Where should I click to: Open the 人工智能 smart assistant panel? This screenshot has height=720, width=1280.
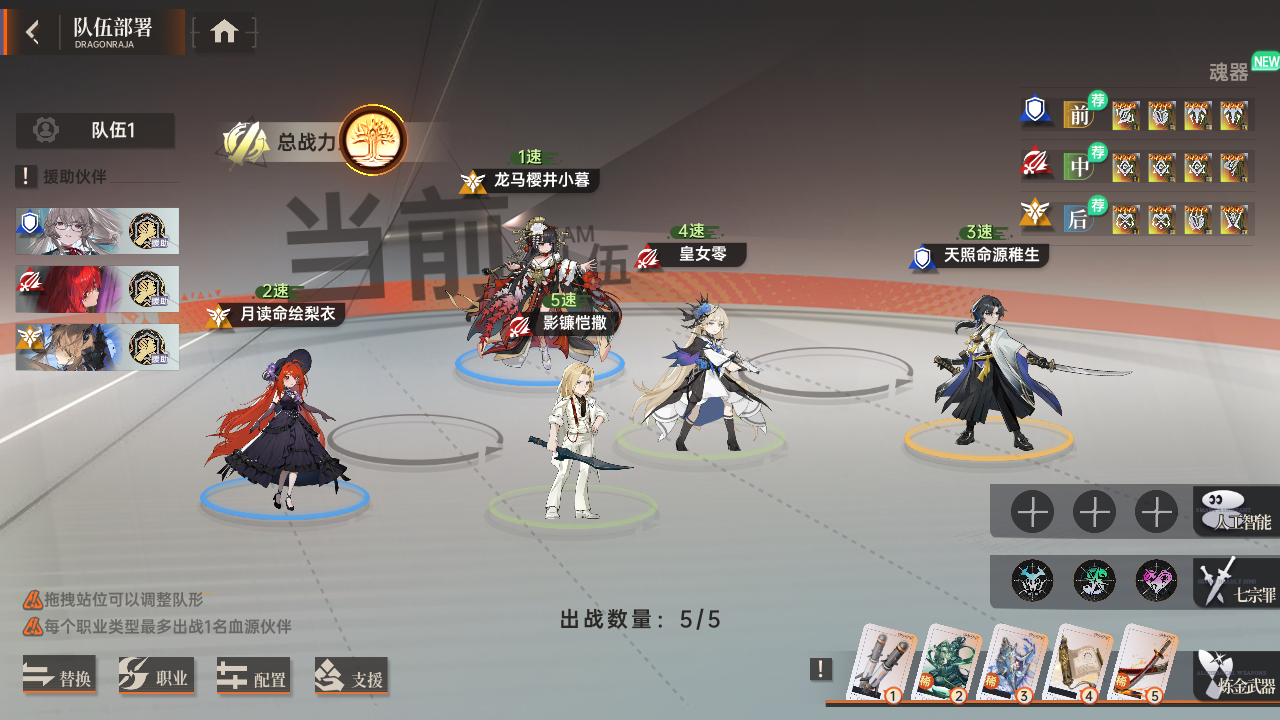click(1233, 512)
